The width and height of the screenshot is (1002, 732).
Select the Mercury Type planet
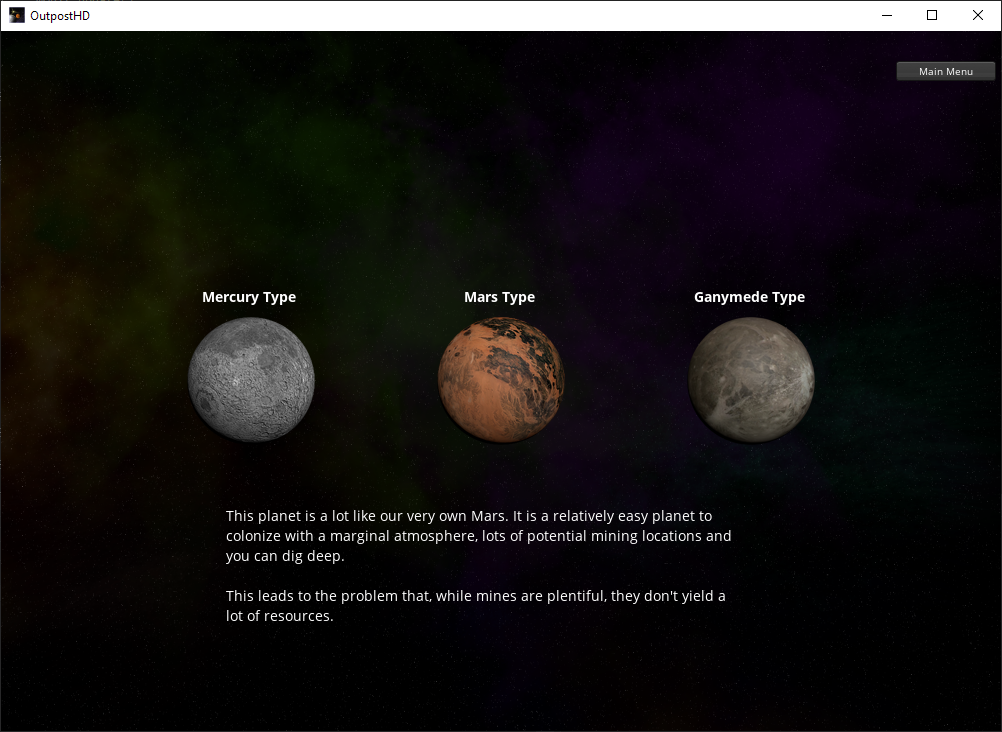pyautogui.click(x=251, y=379)
